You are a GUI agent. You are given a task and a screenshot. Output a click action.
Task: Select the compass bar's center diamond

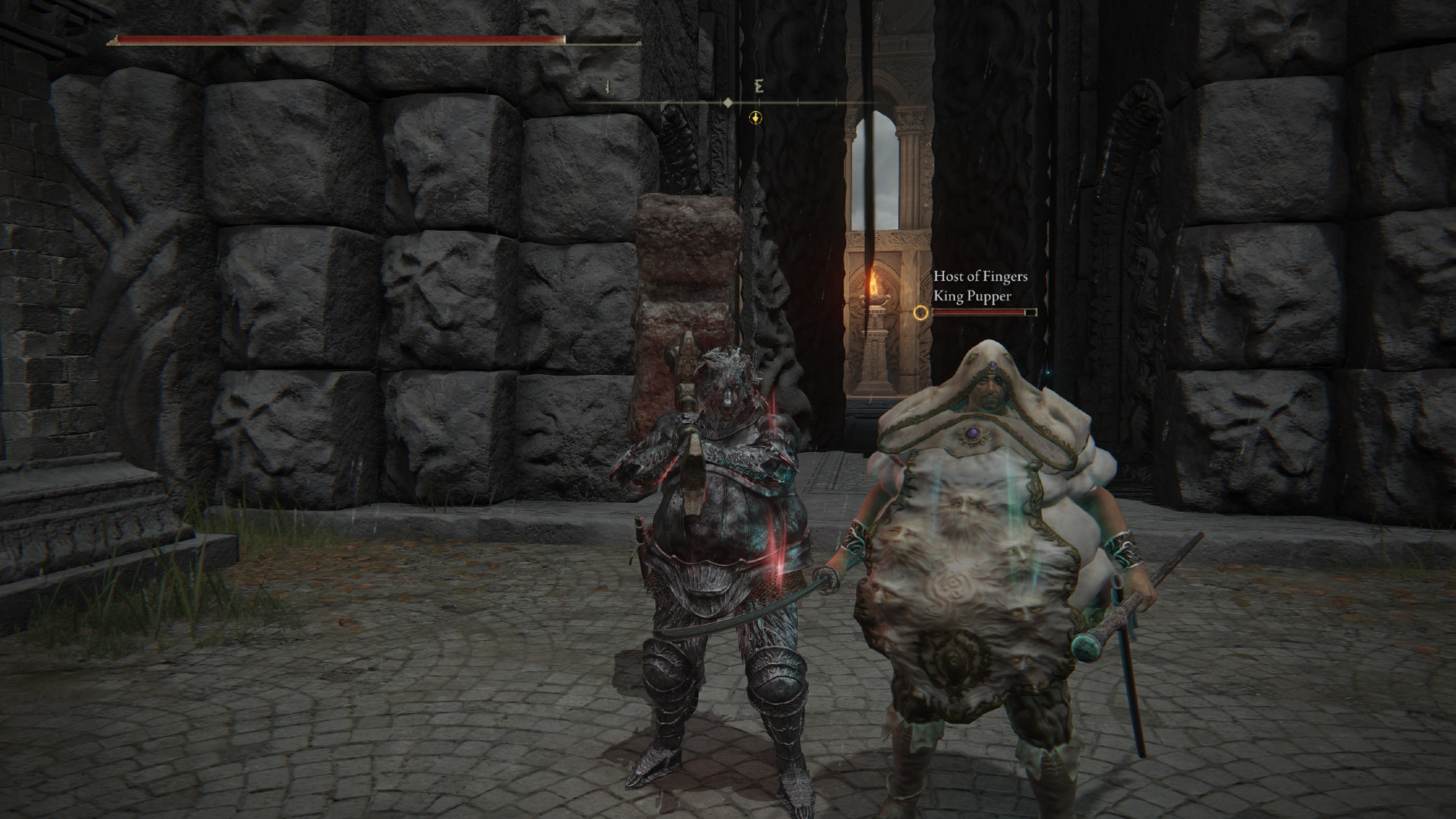[728, 103]
